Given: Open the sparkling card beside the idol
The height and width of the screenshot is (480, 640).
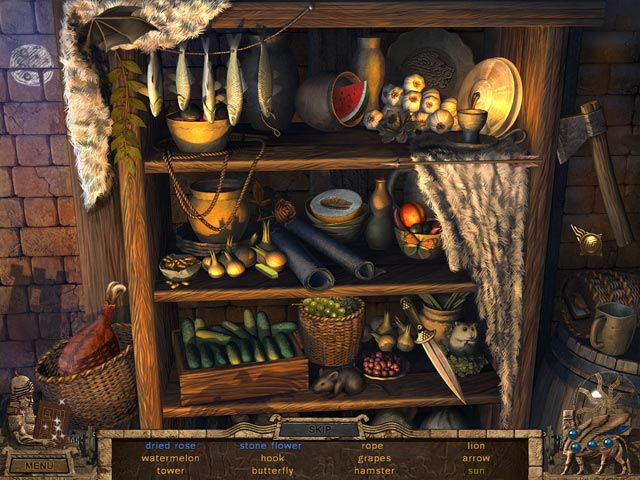Looking at the screenshot, I should pos(51,421).
